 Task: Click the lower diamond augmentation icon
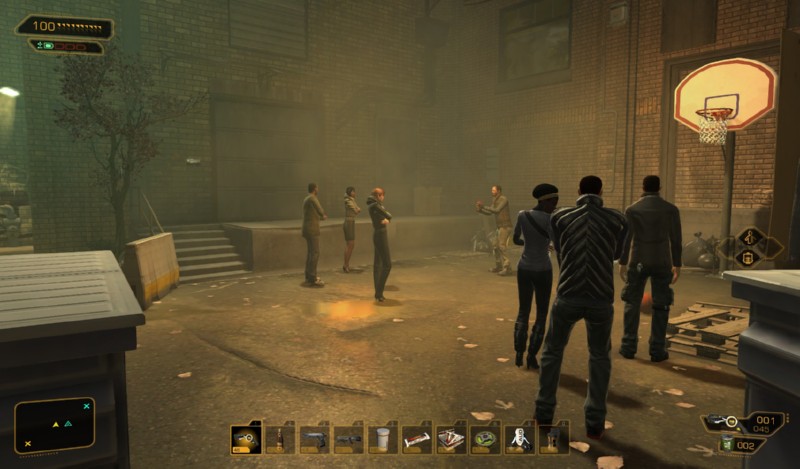point(748,258)
